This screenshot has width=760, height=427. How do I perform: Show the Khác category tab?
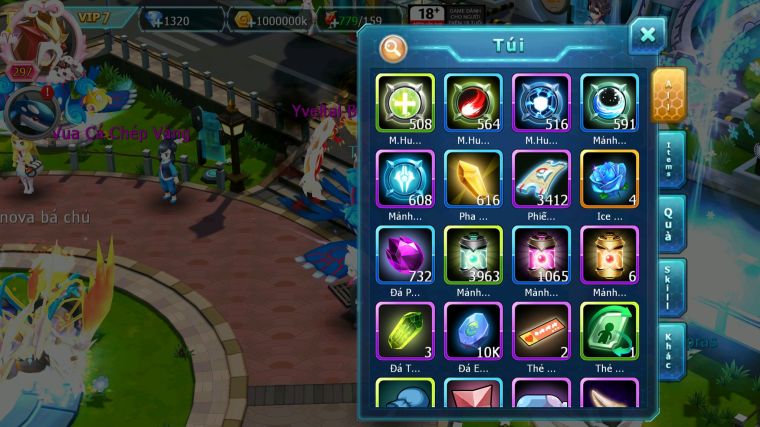670,349
